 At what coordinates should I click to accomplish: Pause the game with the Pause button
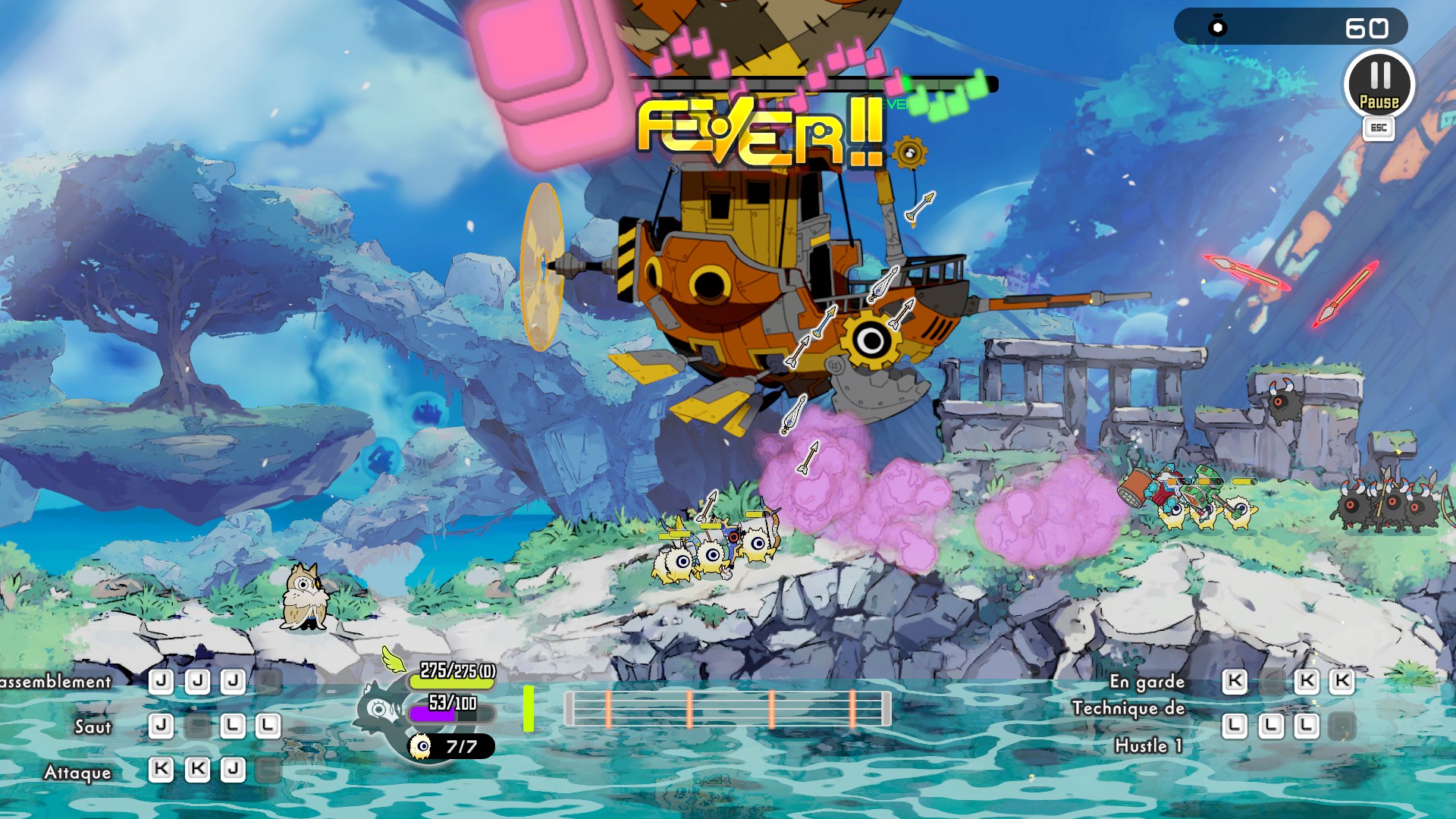pyautogui.click(x=1379, y=84)
